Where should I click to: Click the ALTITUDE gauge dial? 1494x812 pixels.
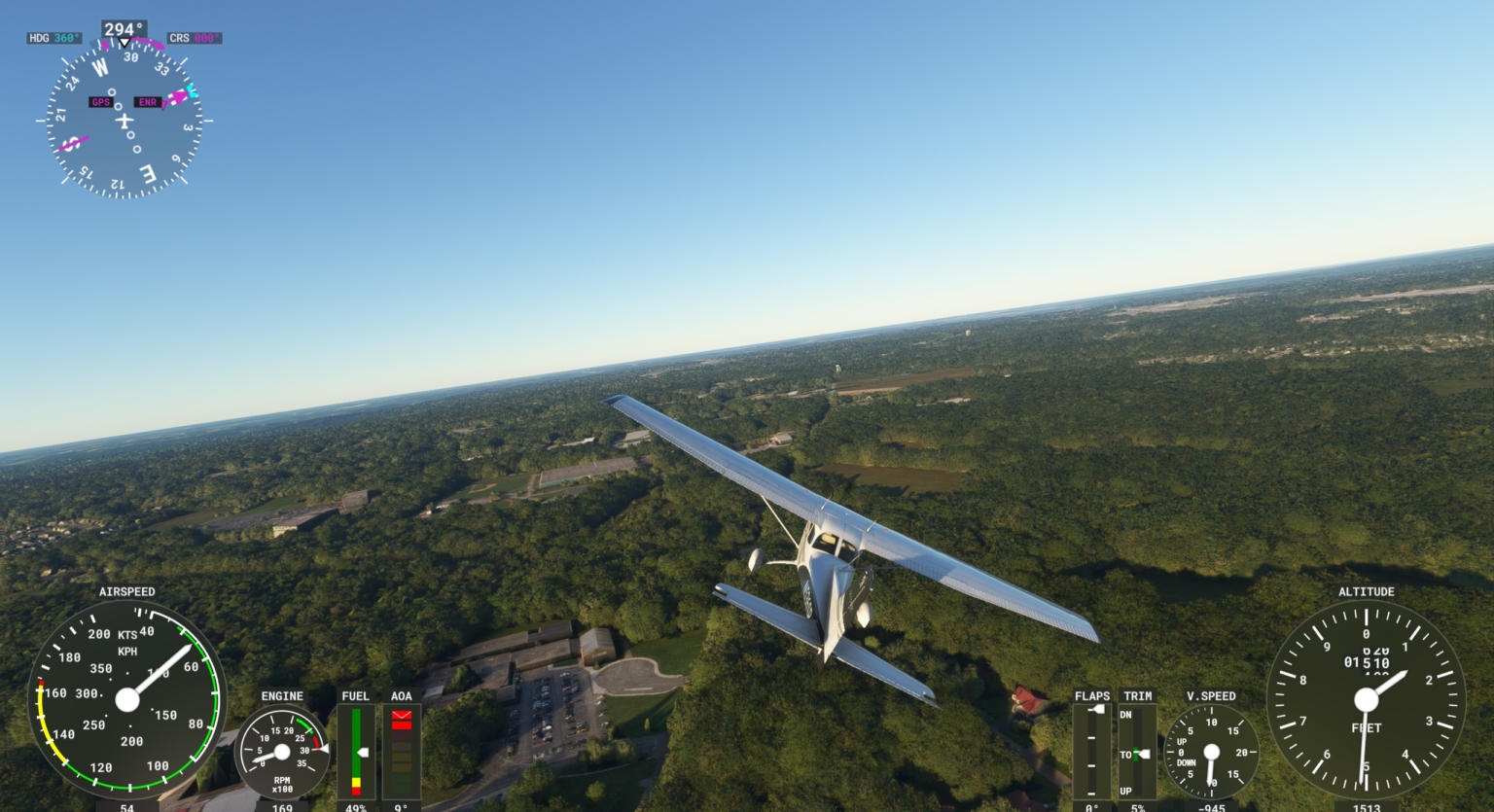(x=1367, y=698)
